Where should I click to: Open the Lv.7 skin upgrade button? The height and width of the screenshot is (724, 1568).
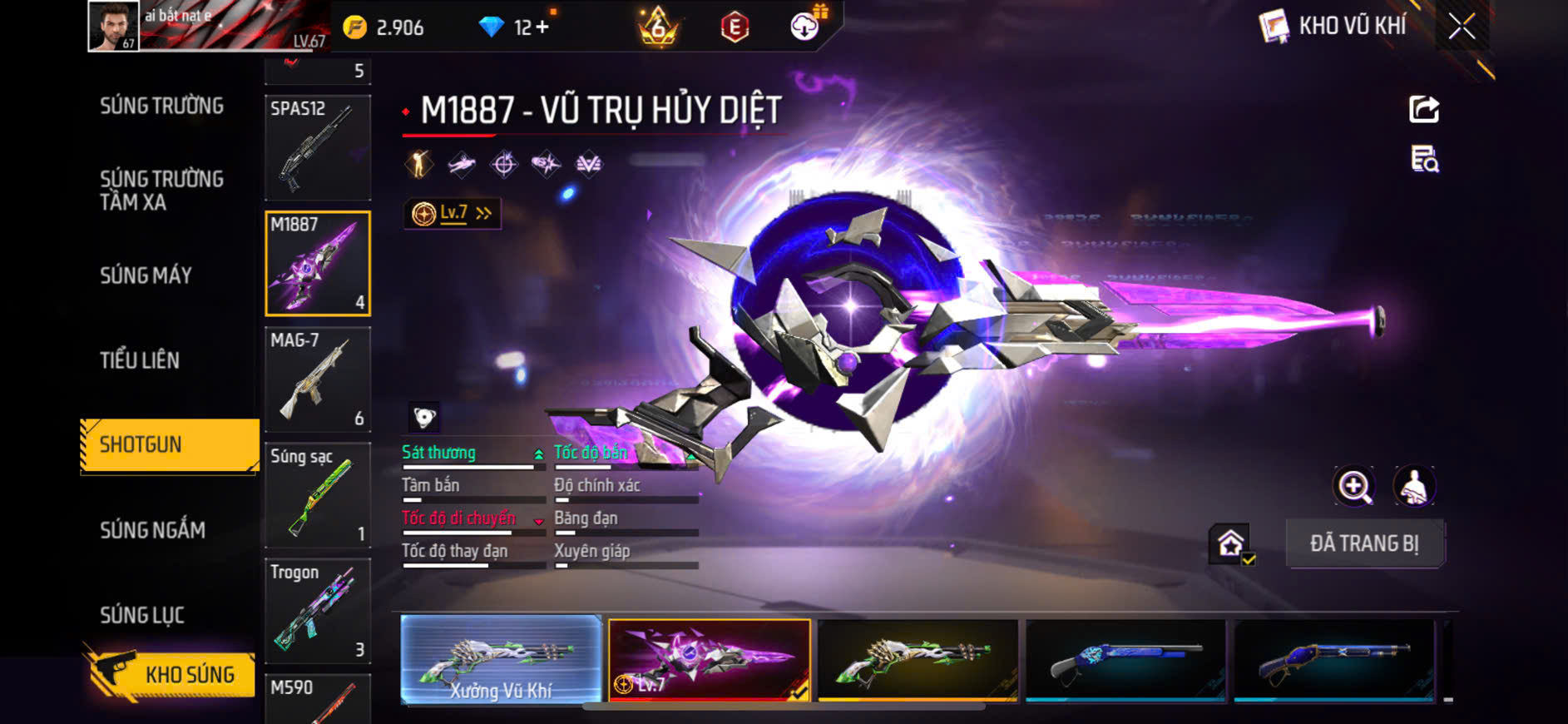[453, 214]
